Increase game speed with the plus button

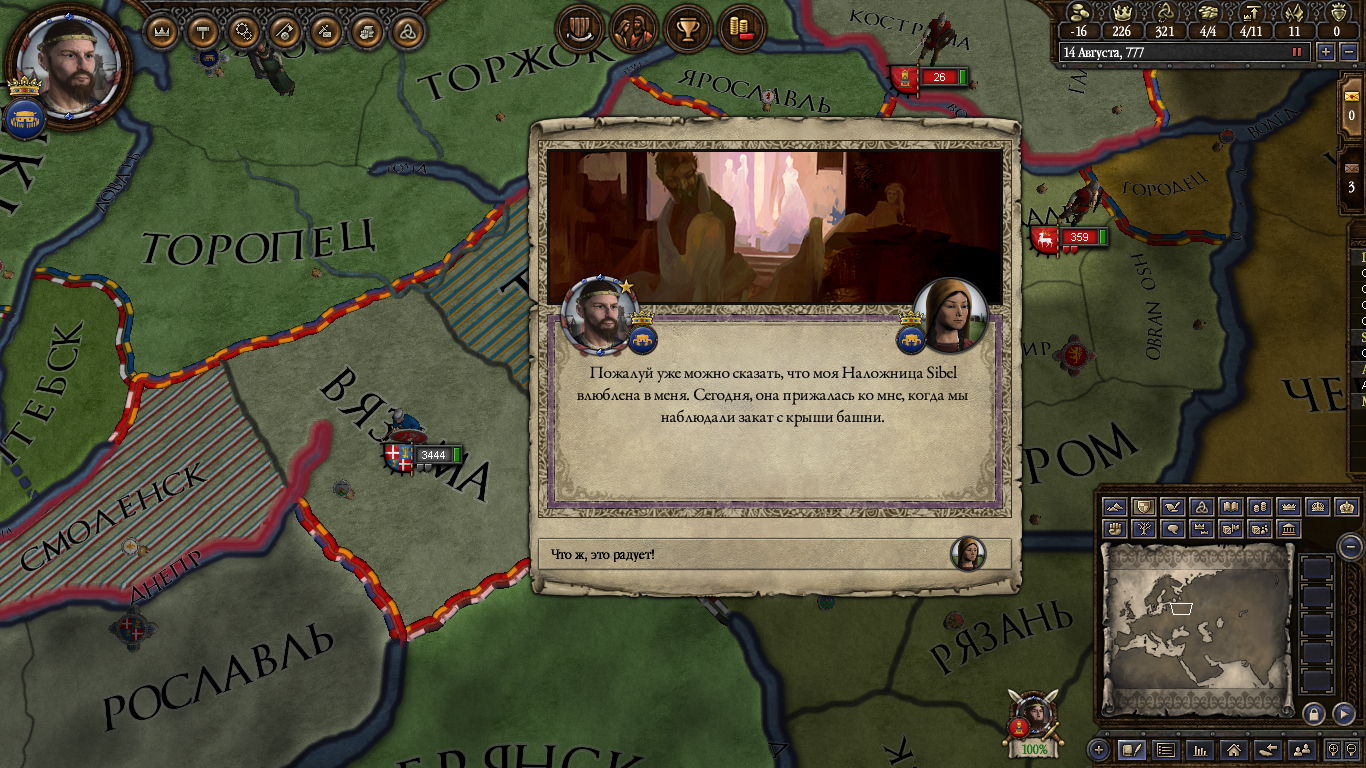[x=1326, y=52]
